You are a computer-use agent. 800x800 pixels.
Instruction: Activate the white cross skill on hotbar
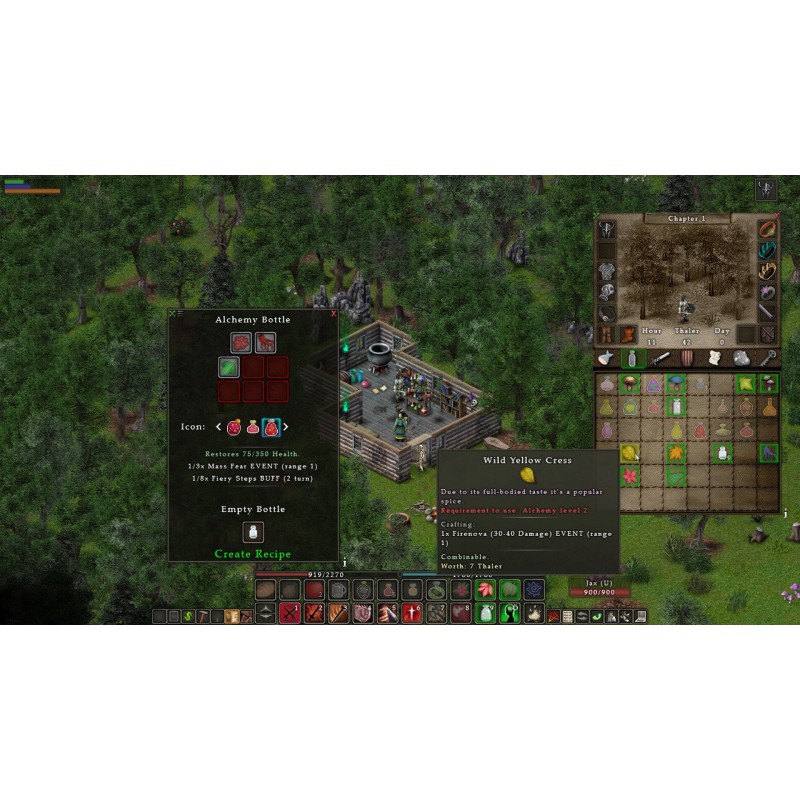click(x=412, y=614)
